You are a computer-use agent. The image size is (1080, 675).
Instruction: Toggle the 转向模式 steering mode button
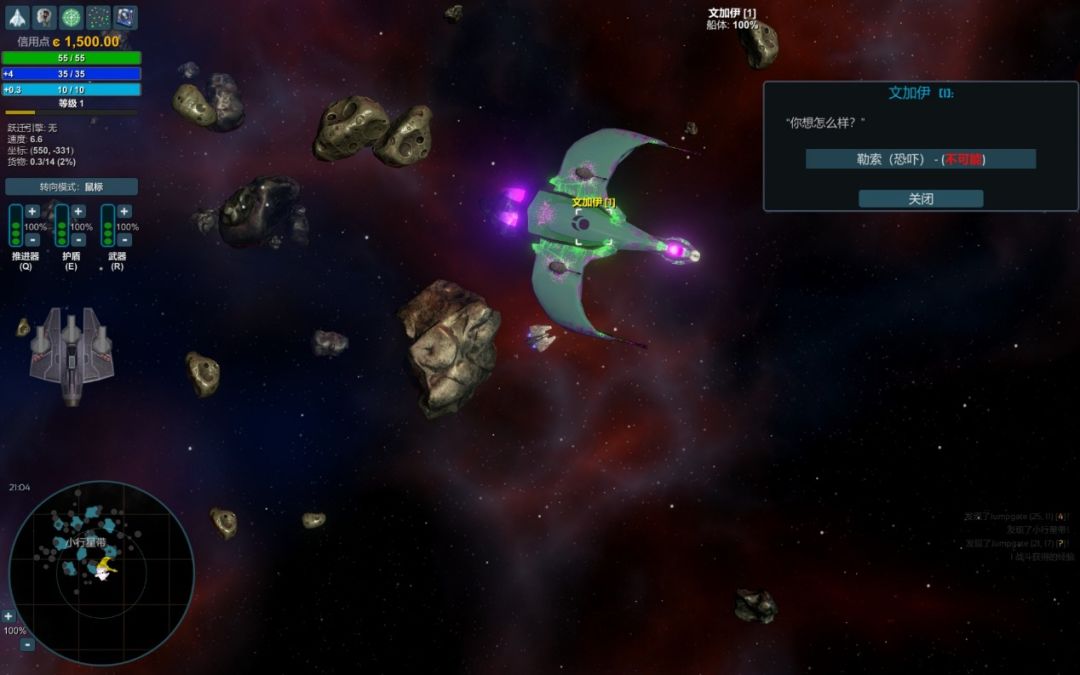pyautogui.click(x=71, y=187)
